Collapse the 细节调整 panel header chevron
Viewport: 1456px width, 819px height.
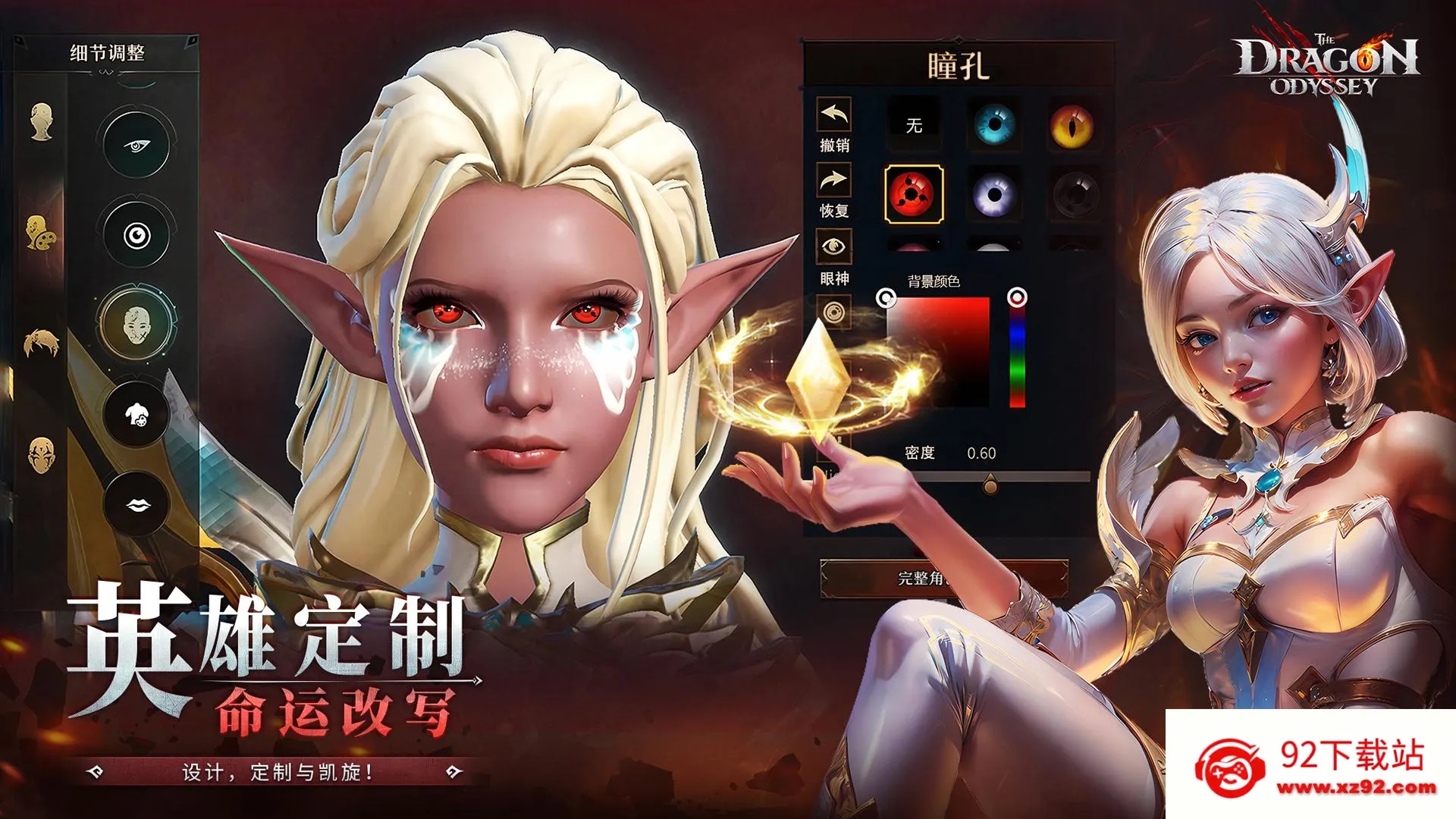point(105,72)
